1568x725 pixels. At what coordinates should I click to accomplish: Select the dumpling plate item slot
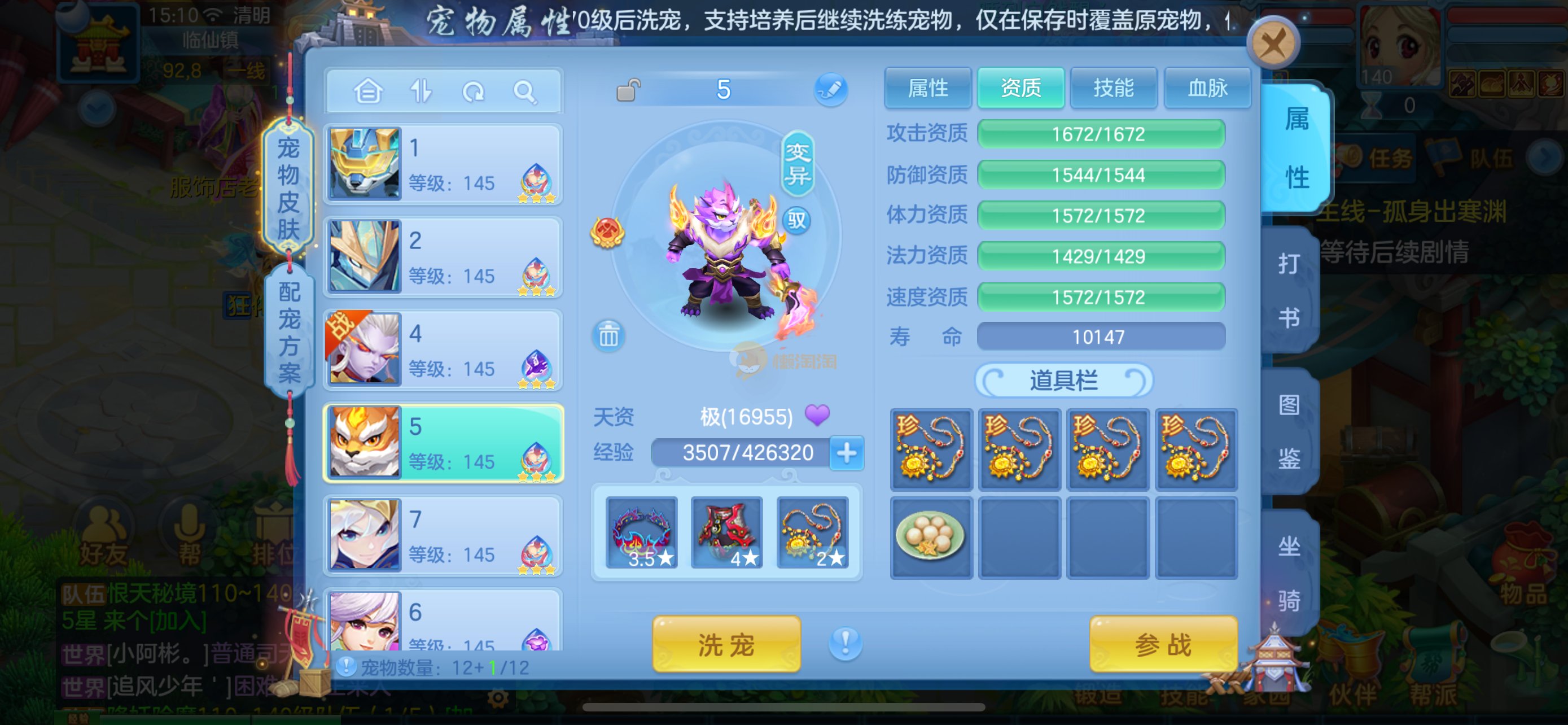931,537
